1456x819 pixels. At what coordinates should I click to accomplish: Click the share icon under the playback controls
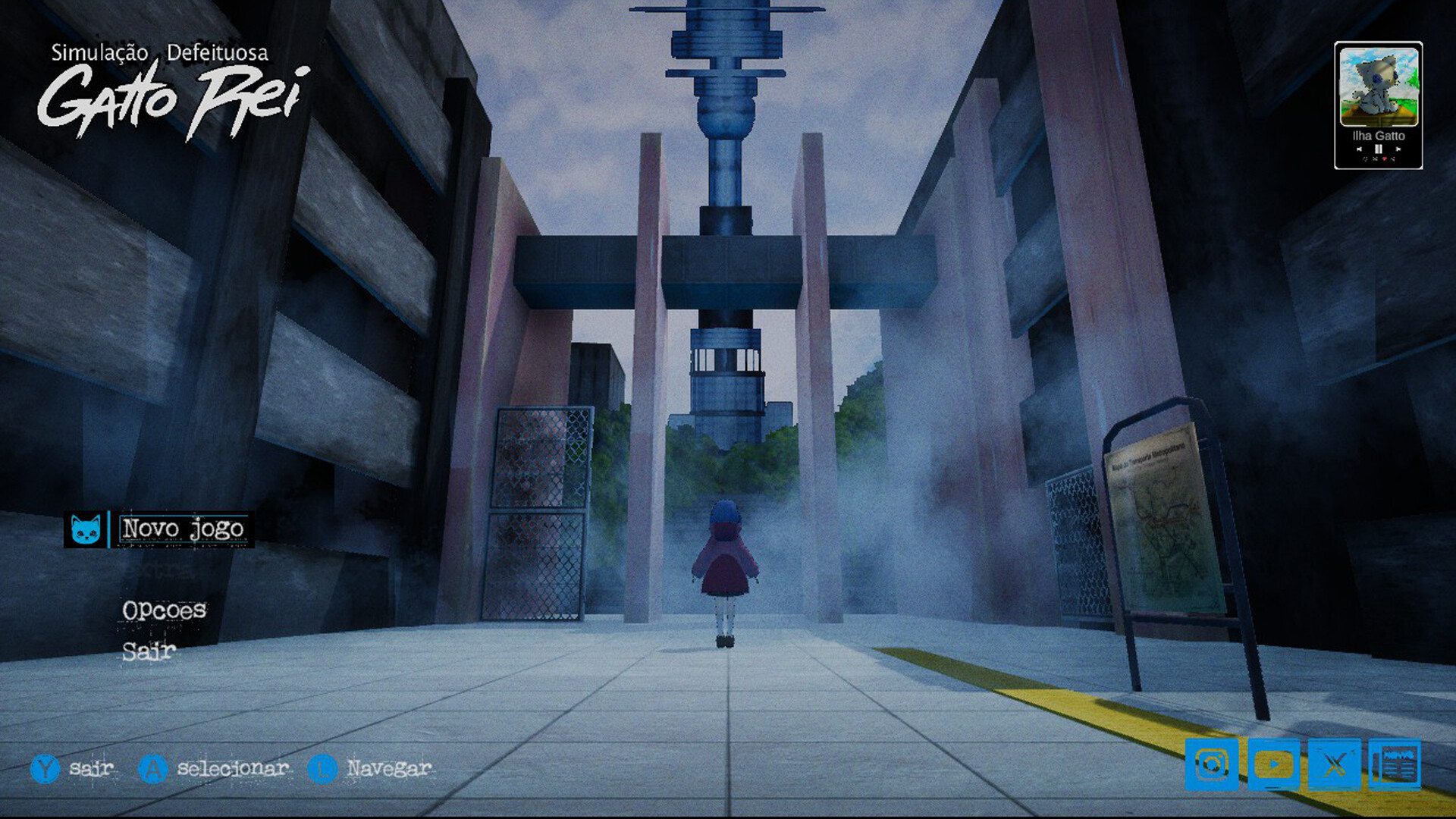click(1393, 159)
